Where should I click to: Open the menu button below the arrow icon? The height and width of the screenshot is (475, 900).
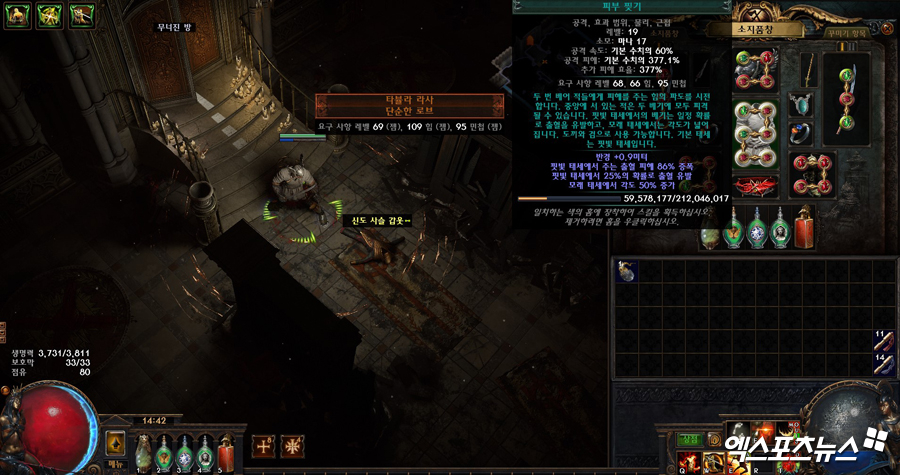point(115,463)
